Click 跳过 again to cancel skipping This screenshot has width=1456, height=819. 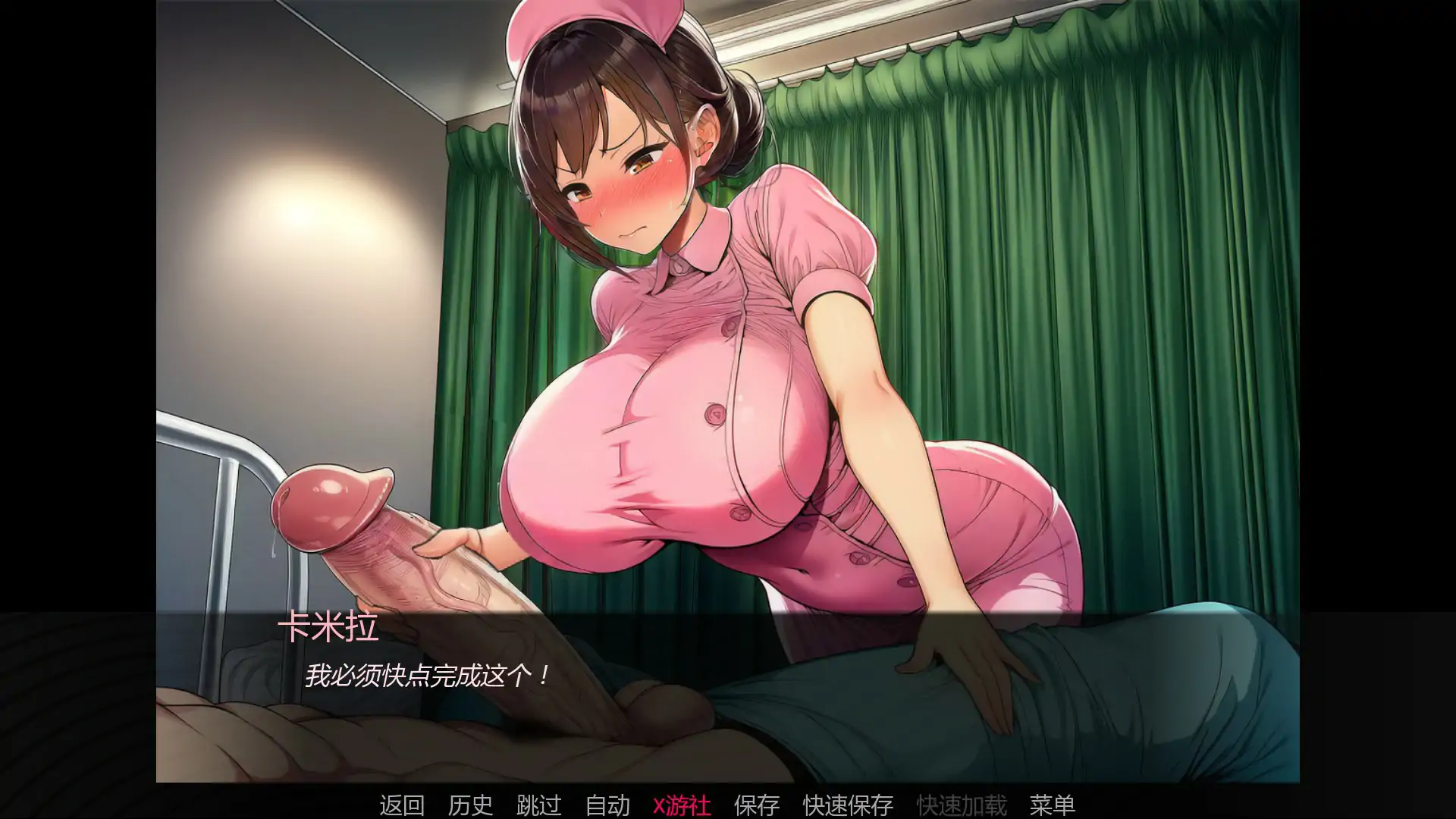click(539, 806)
